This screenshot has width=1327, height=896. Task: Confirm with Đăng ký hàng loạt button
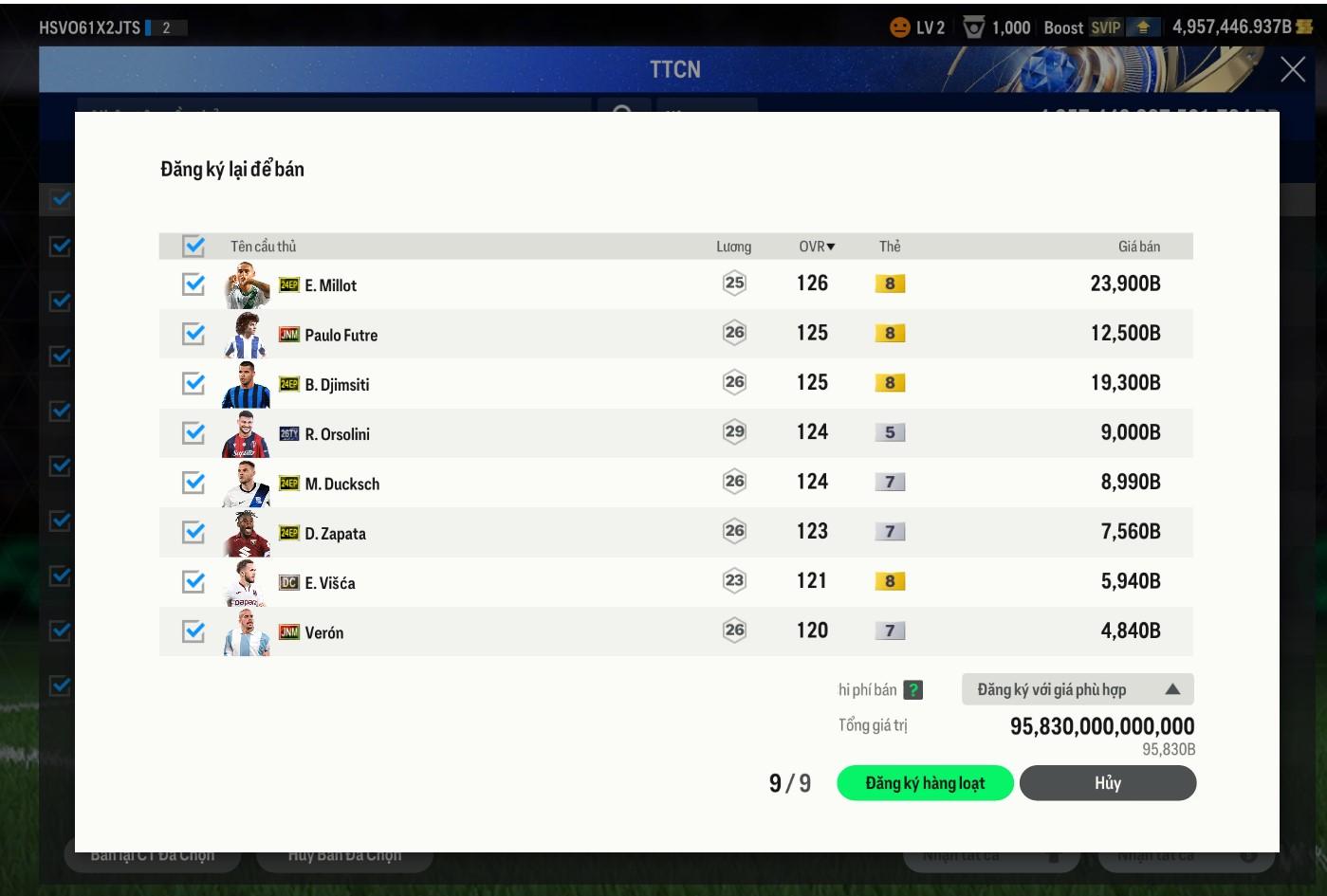(925, 783)
